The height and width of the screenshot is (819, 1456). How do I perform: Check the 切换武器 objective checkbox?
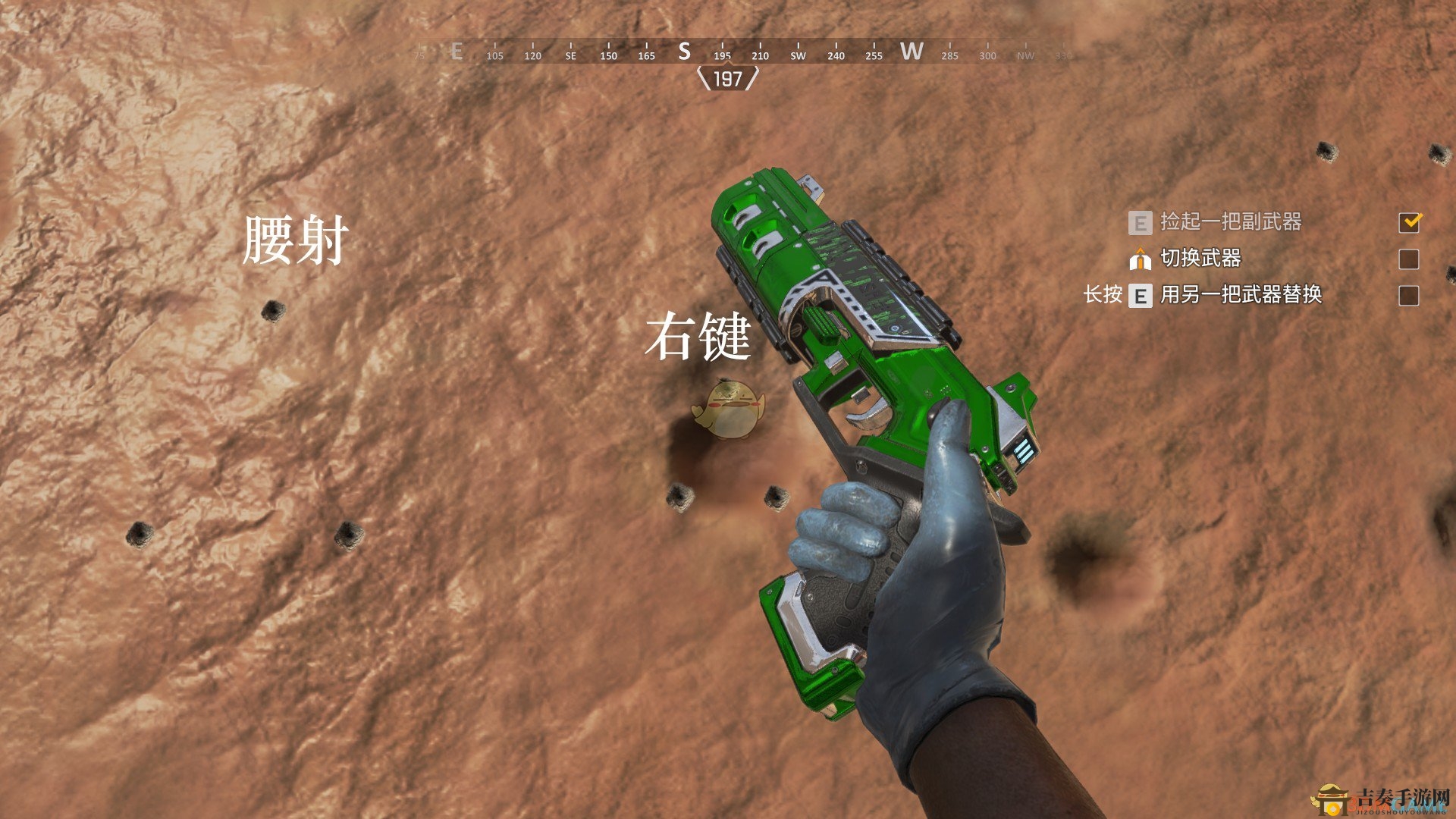(x=1410, y=258)
